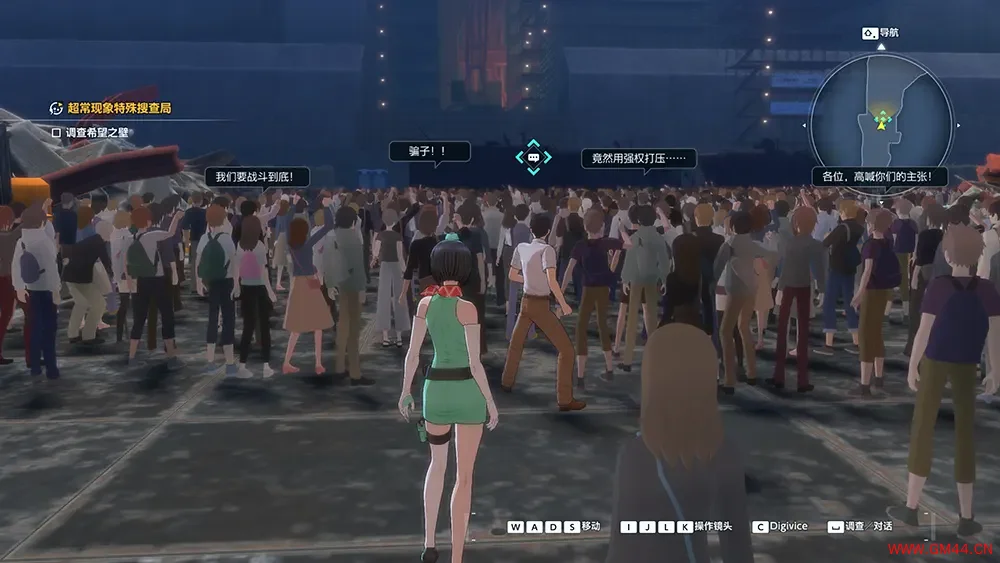Image resolution: width=1000 pixels, height=563 pixels.
Task: Select the 调查希望之壁 objective entry
Action: 96,132
